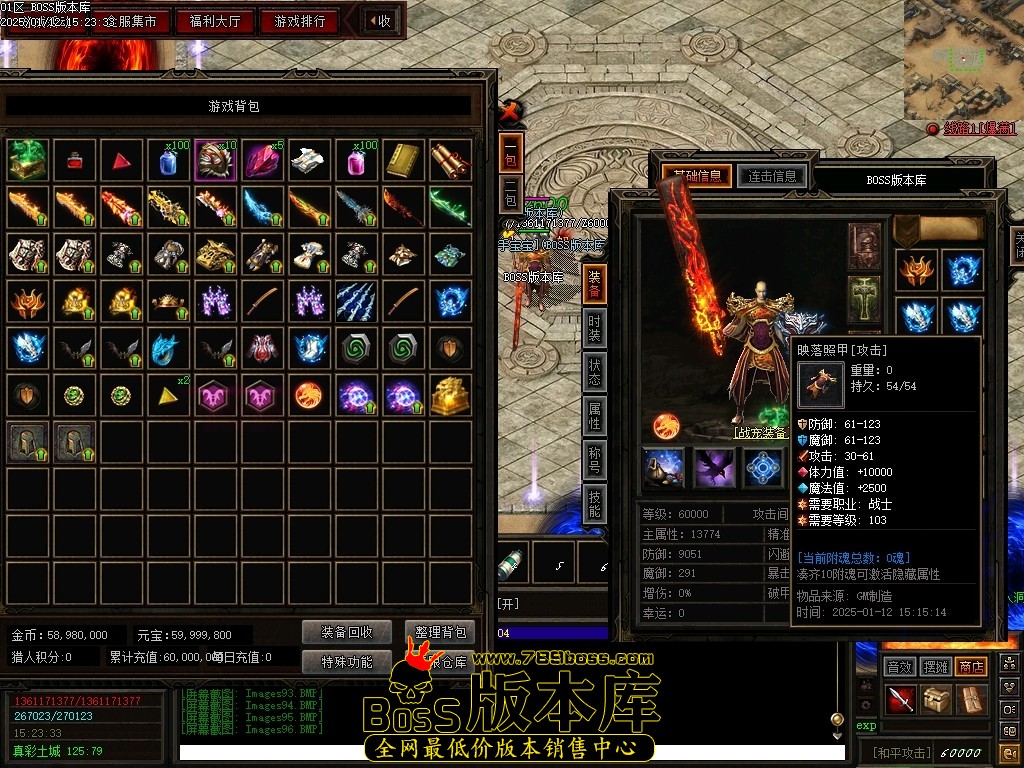The image size is (1024, 768).
Task: Select the yellow book item in bag
Action: pyautogui.click(x=405, y=160)
